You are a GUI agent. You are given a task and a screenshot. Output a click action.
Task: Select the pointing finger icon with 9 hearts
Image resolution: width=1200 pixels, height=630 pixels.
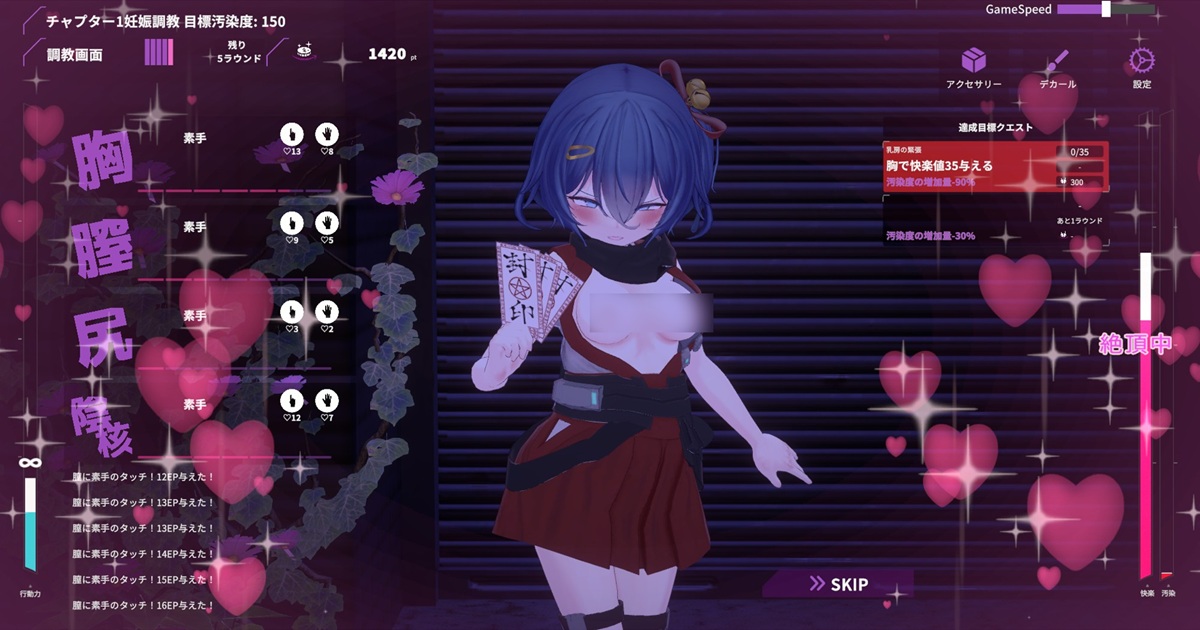(291, 223)
